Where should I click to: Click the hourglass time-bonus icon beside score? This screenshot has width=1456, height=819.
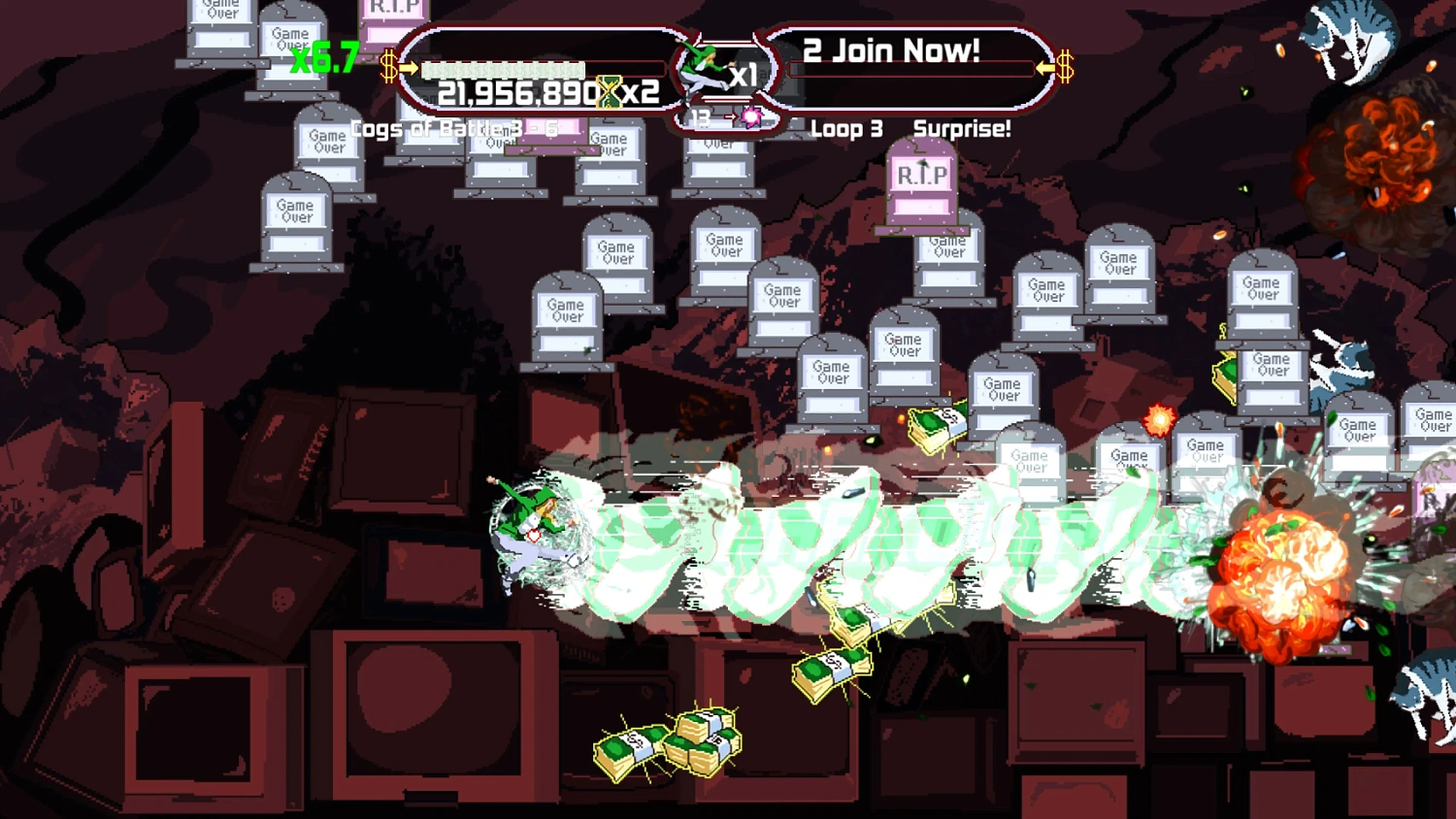[x=611, y=93]
